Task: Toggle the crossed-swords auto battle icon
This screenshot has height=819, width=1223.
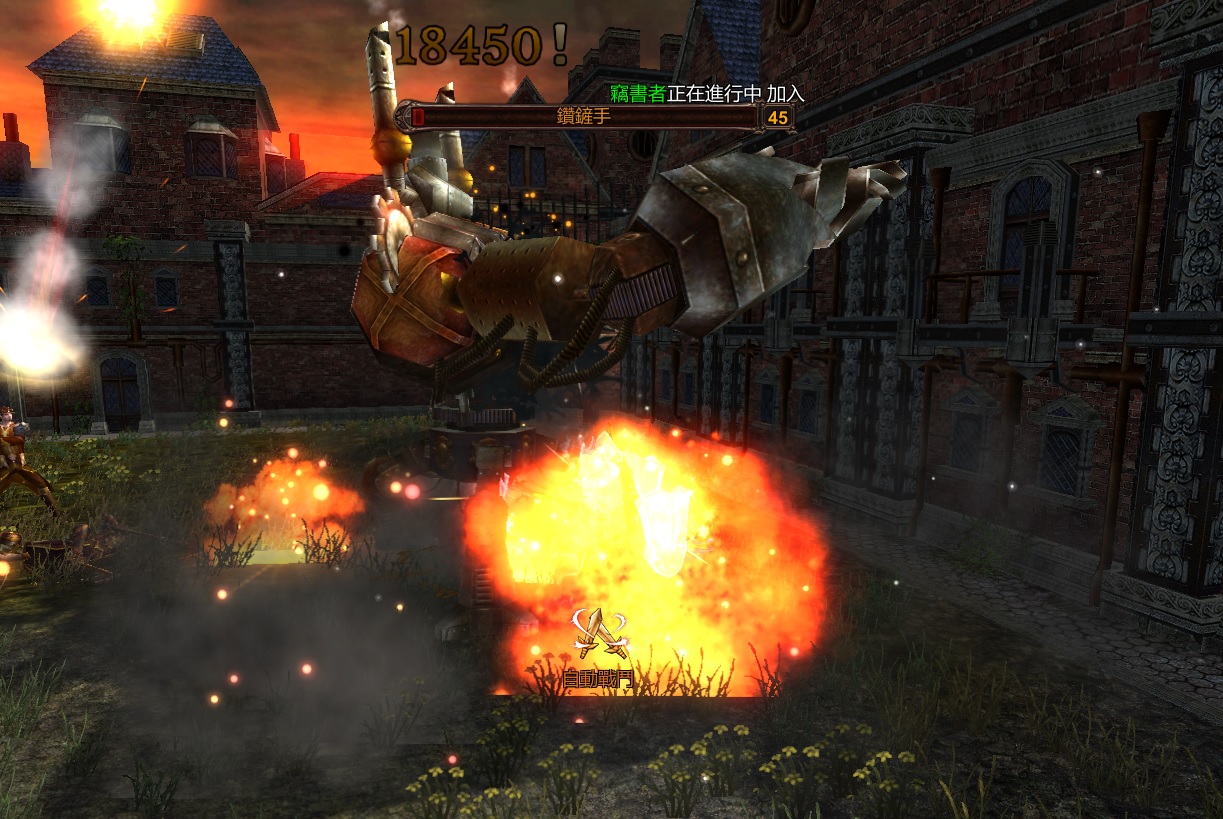Action: [599, 633]
